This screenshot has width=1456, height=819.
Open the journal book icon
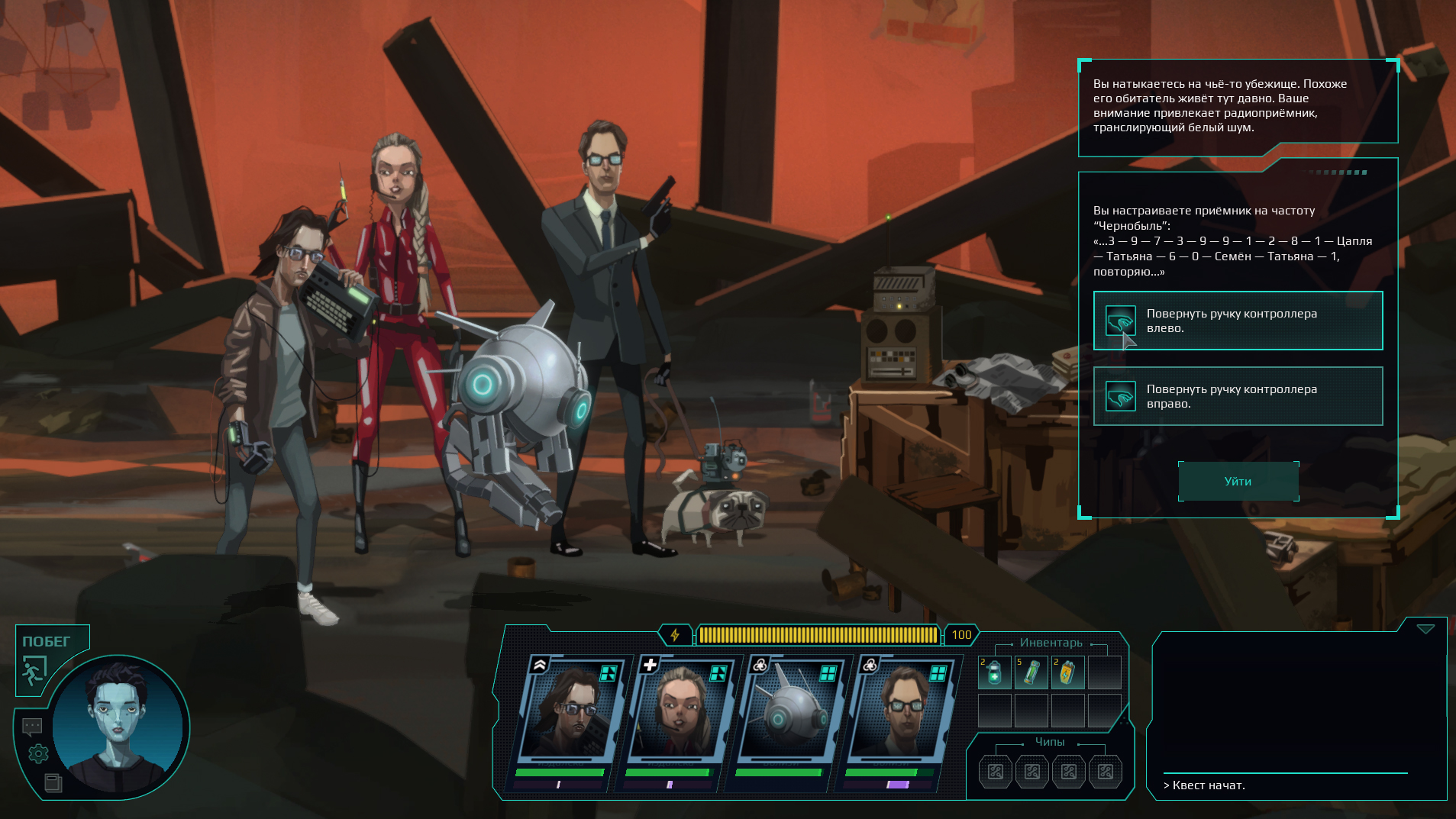(53, 782)
